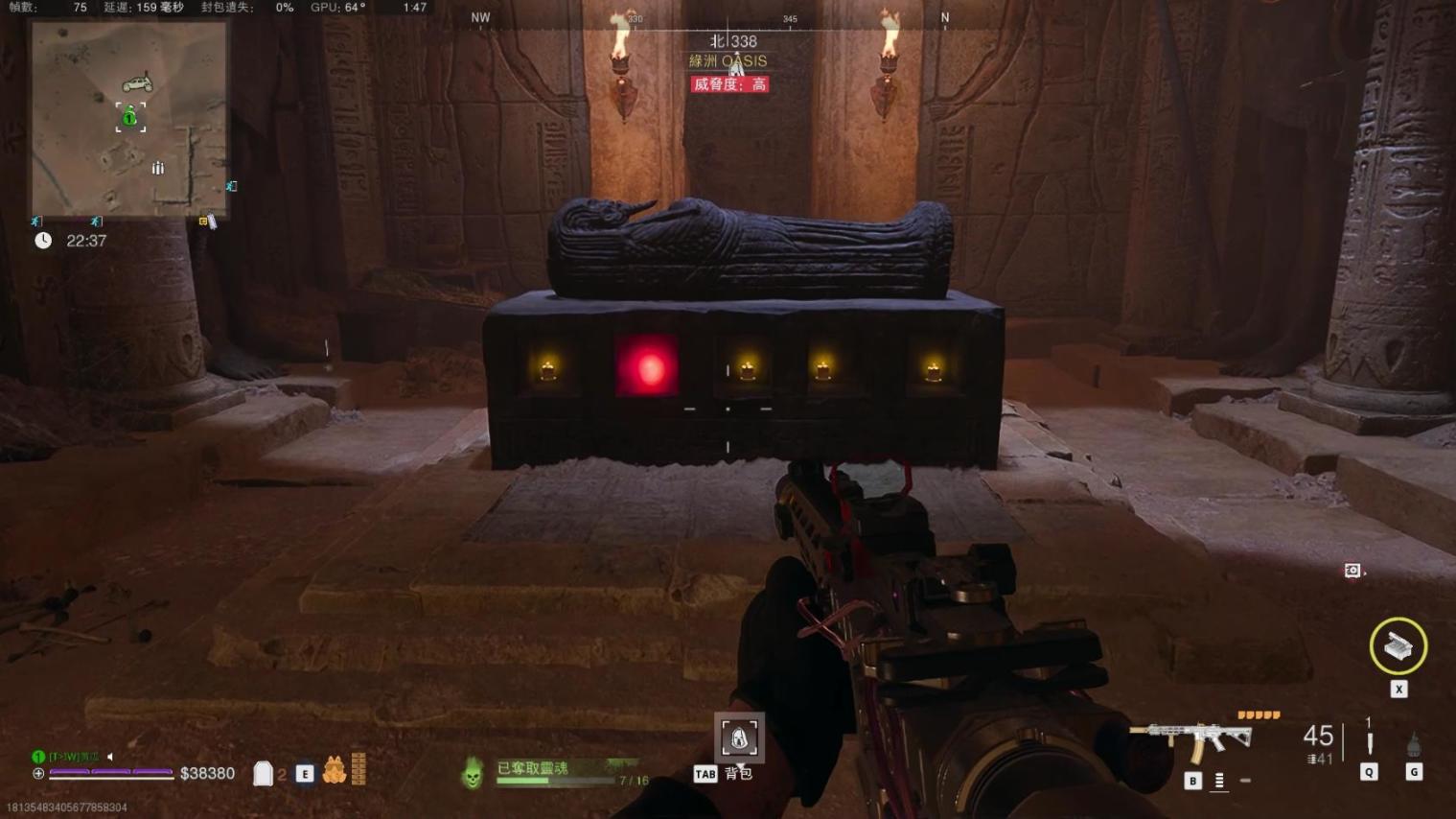
Task: Select the grenade tactical equipment icon
Action: 1413,745
